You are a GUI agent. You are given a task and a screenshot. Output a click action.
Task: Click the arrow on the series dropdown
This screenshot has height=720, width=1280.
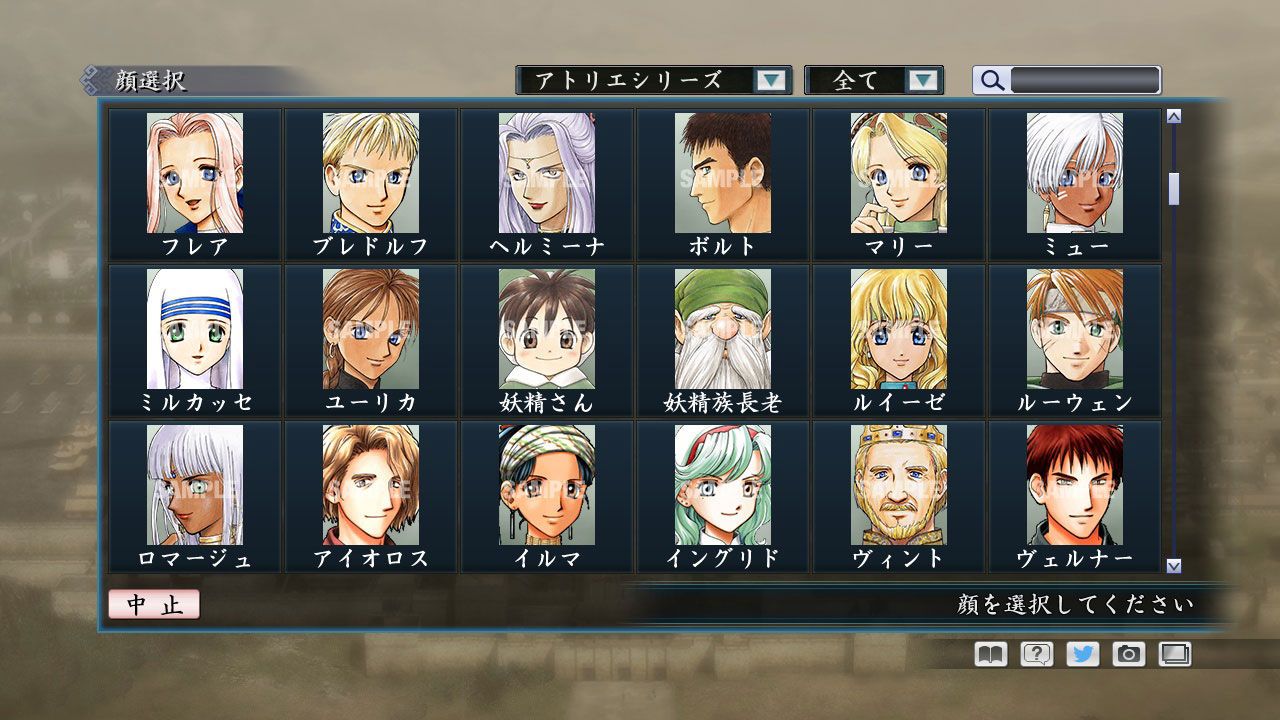coord(770,80)
